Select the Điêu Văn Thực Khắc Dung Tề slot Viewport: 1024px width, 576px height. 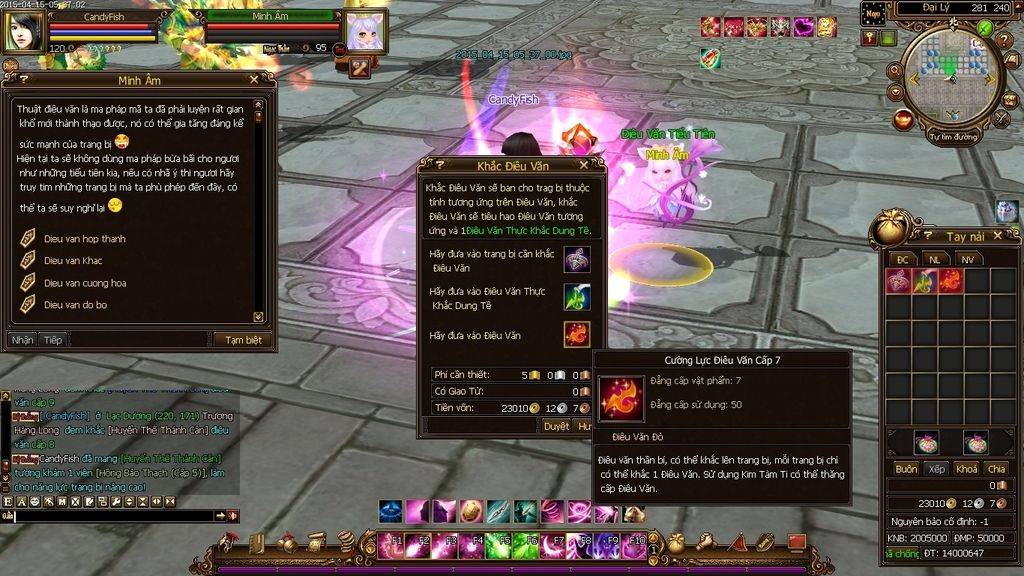pos(577,297)
